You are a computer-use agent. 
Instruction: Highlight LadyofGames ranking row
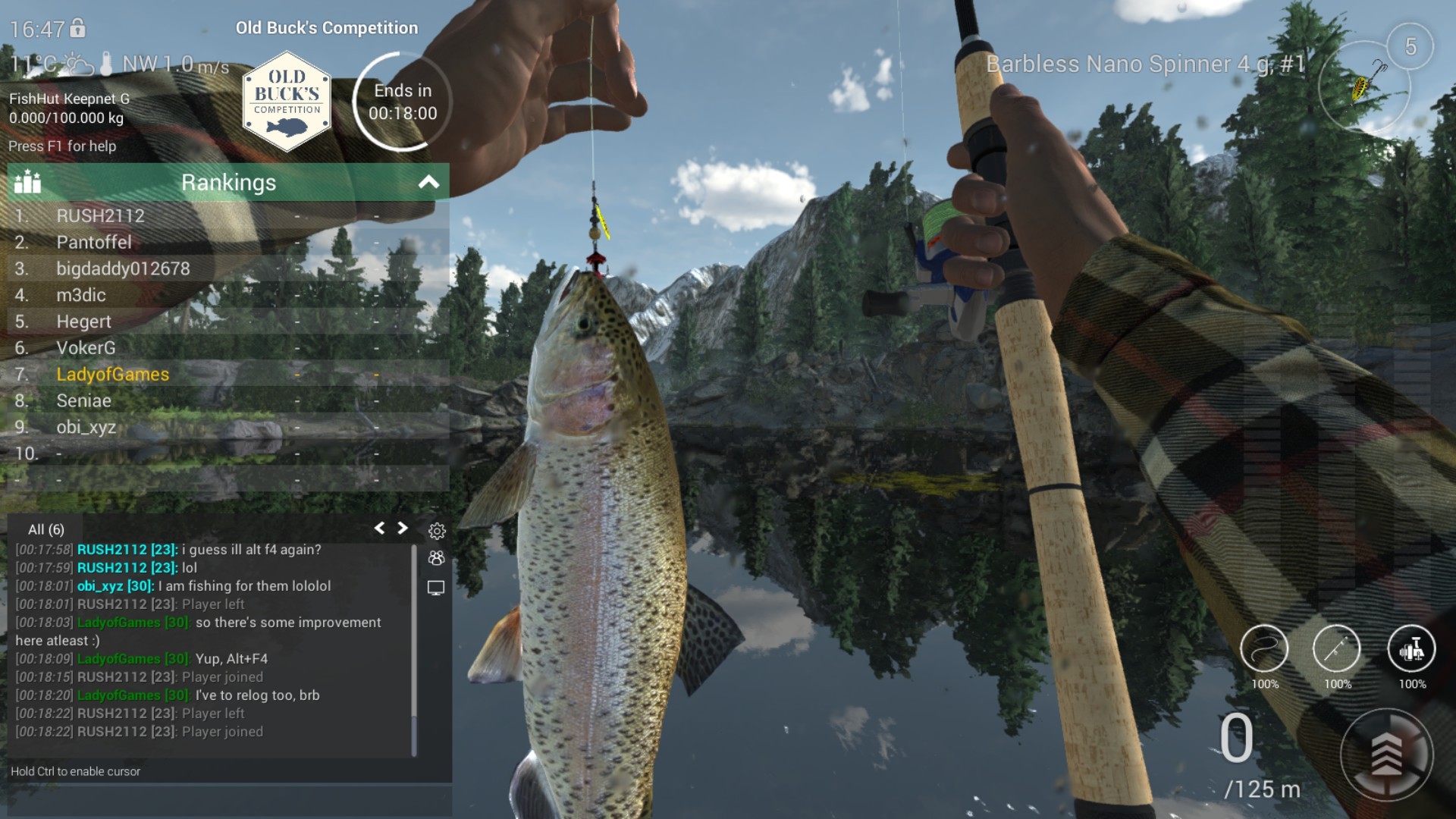pyautogui.click(x=112, y=375)
